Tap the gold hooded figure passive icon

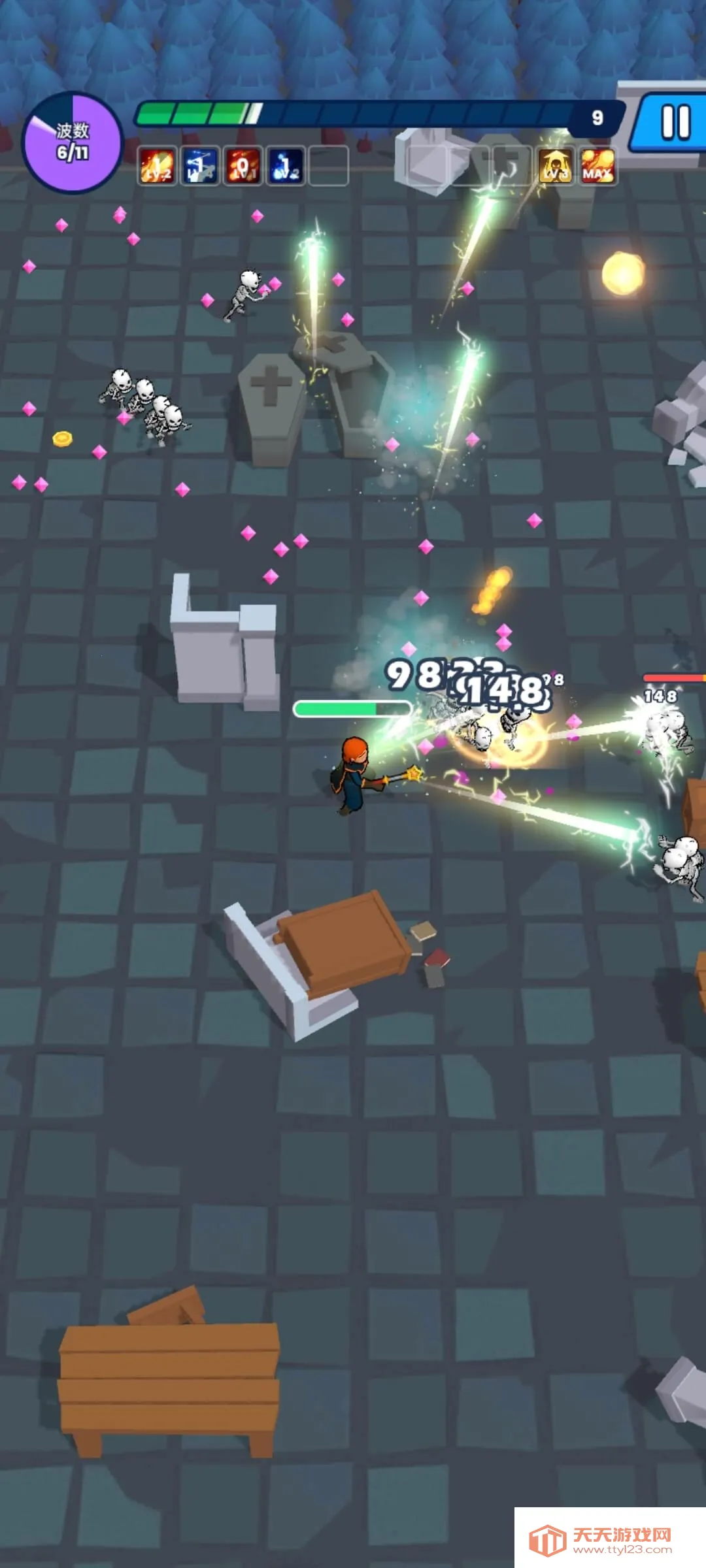(x=555, y=166)
